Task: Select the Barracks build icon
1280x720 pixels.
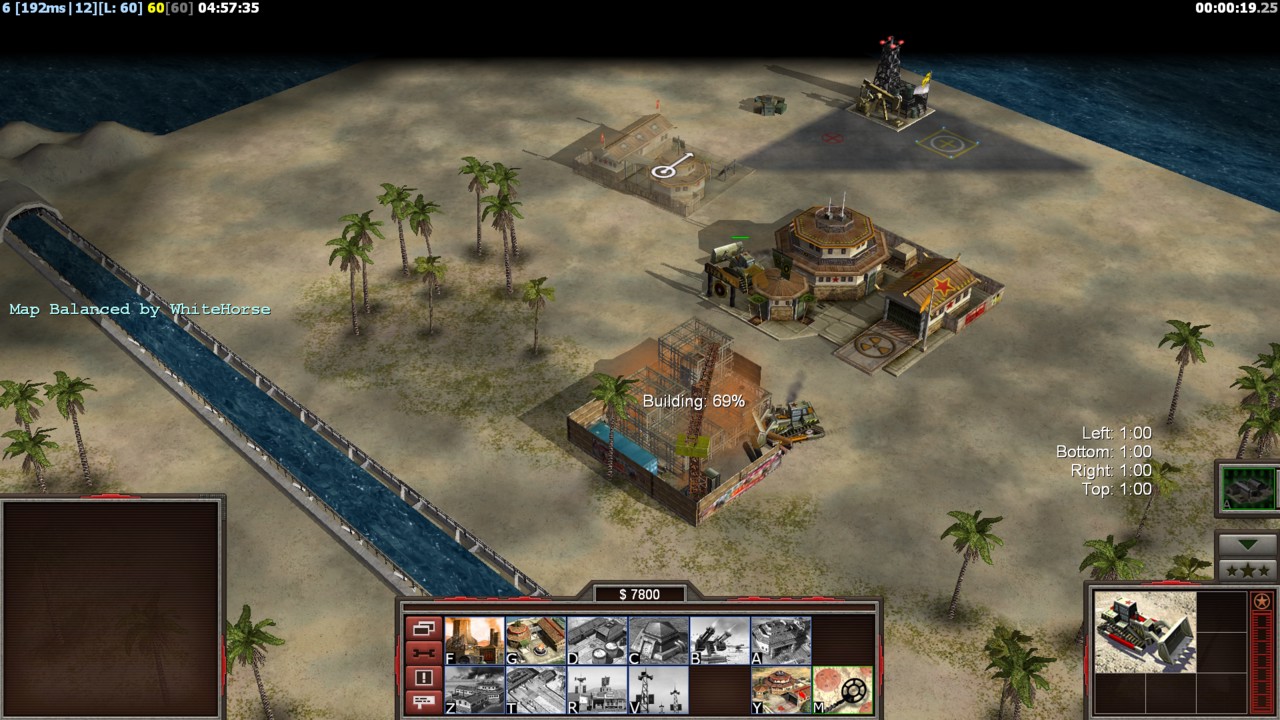Action: coord(535,640)
